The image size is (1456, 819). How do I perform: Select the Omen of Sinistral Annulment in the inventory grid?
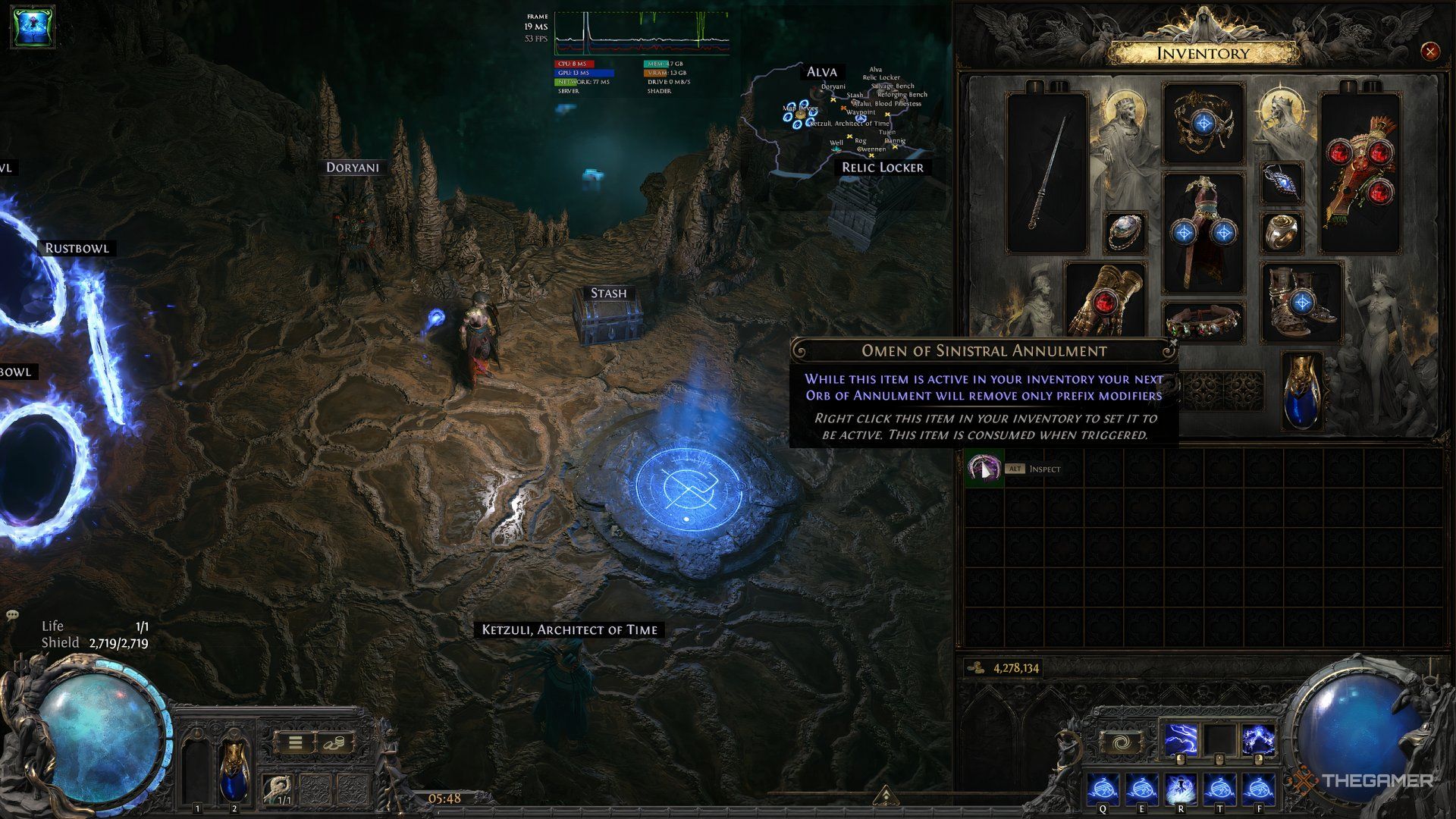tap(984, 469)
